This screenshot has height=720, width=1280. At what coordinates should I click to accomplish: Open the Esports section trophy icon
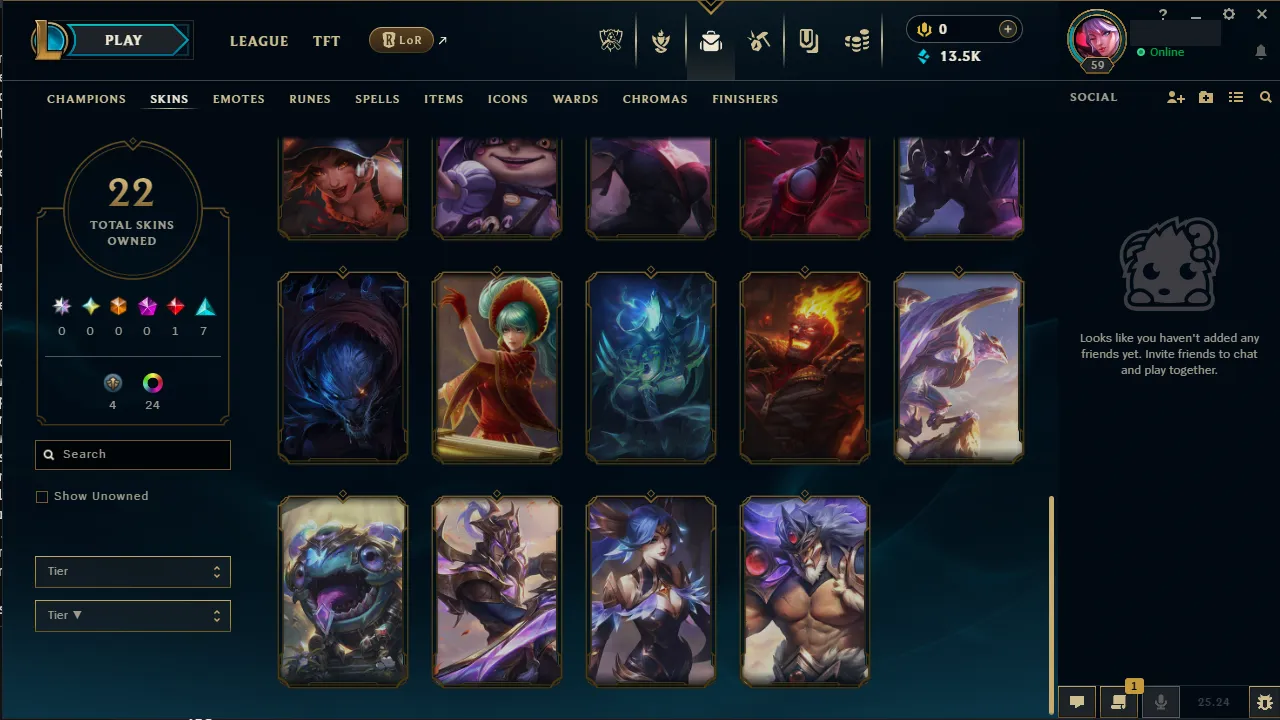pos(611,41)
